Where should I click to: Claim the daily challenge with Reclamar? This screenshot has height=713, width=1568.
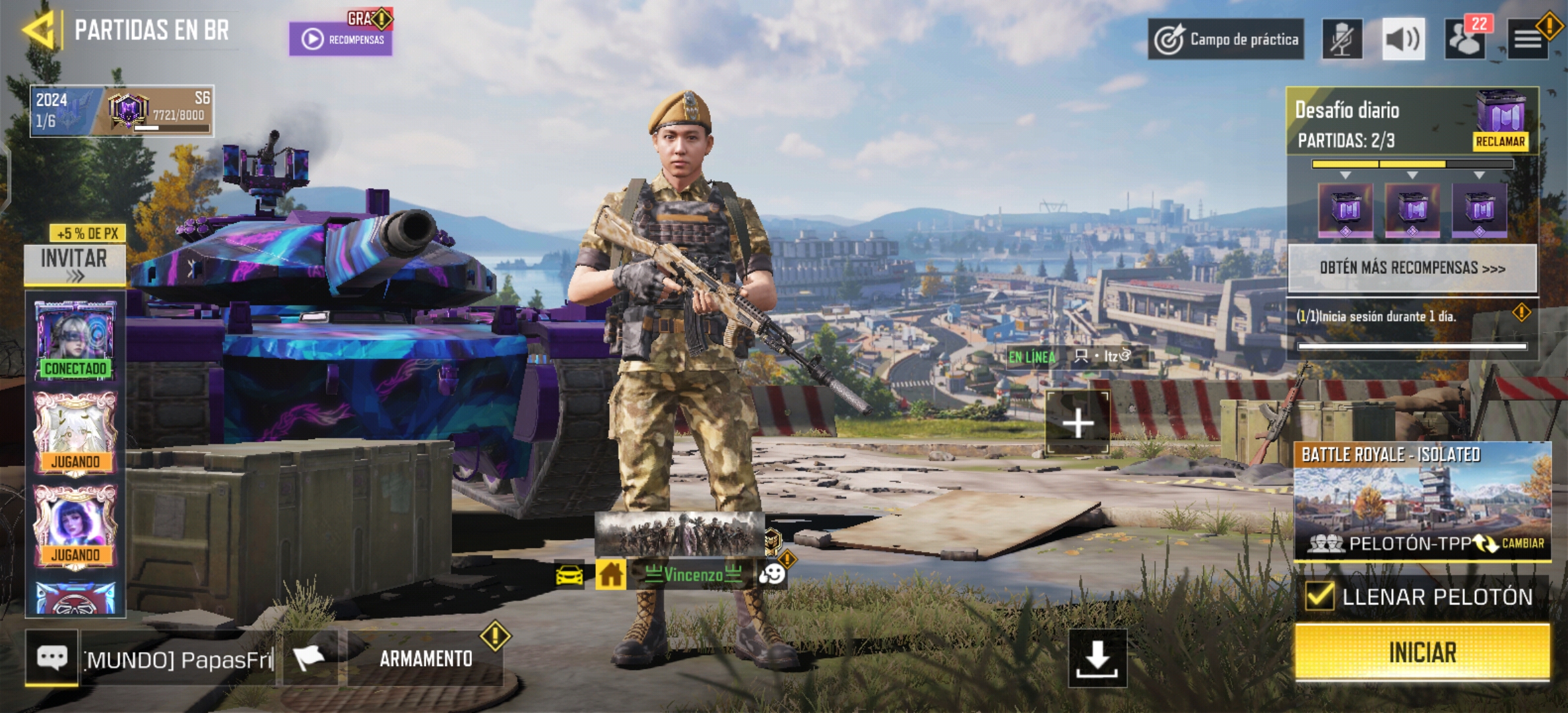click(x=1500, y=141)
